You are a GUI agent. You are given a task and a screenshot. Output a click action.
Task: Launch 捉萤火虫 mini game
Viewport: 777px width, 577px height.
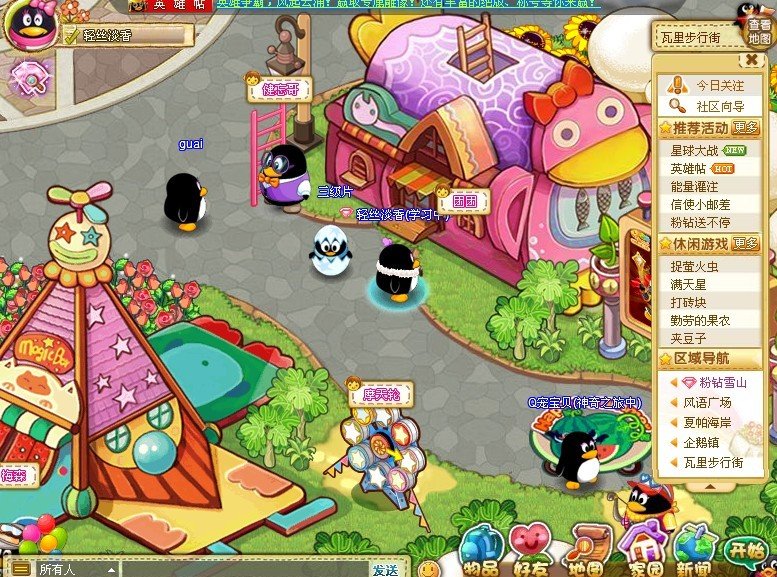tap(695, 266)
